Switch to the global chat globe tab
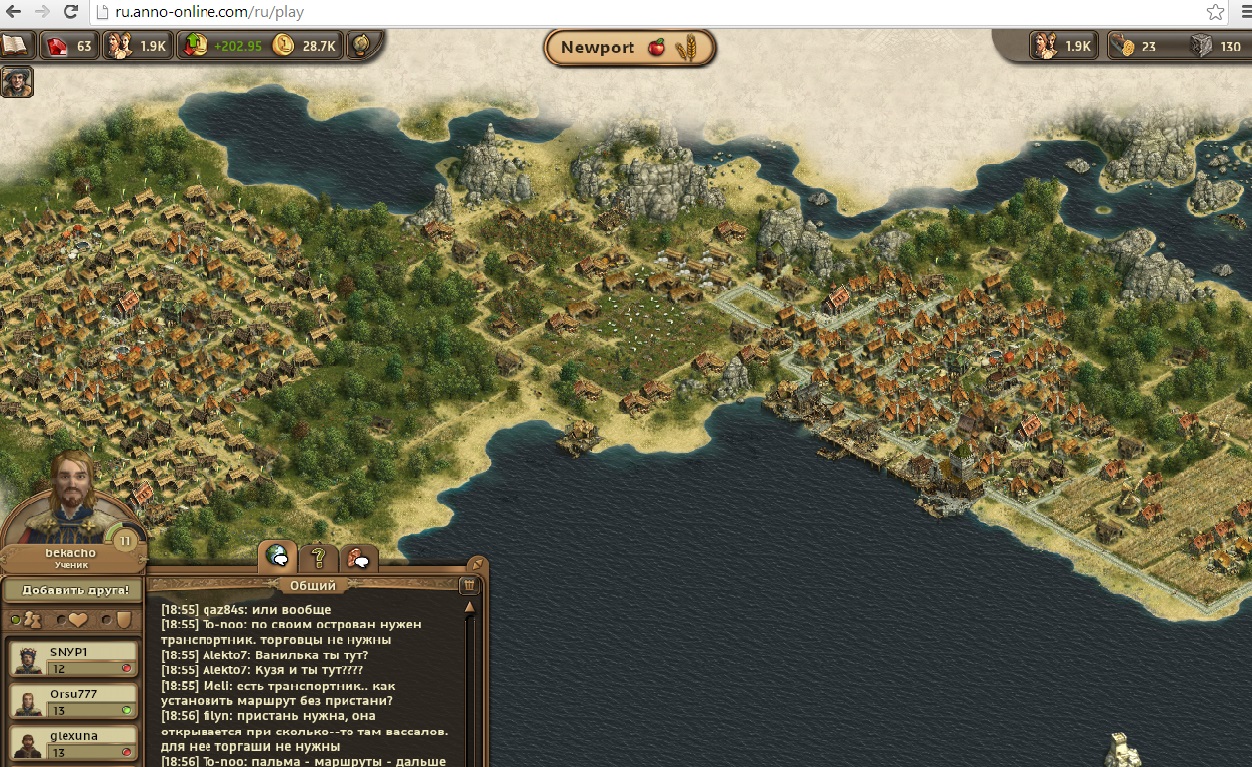1252x767 pixels. click(x=277, y=557)
